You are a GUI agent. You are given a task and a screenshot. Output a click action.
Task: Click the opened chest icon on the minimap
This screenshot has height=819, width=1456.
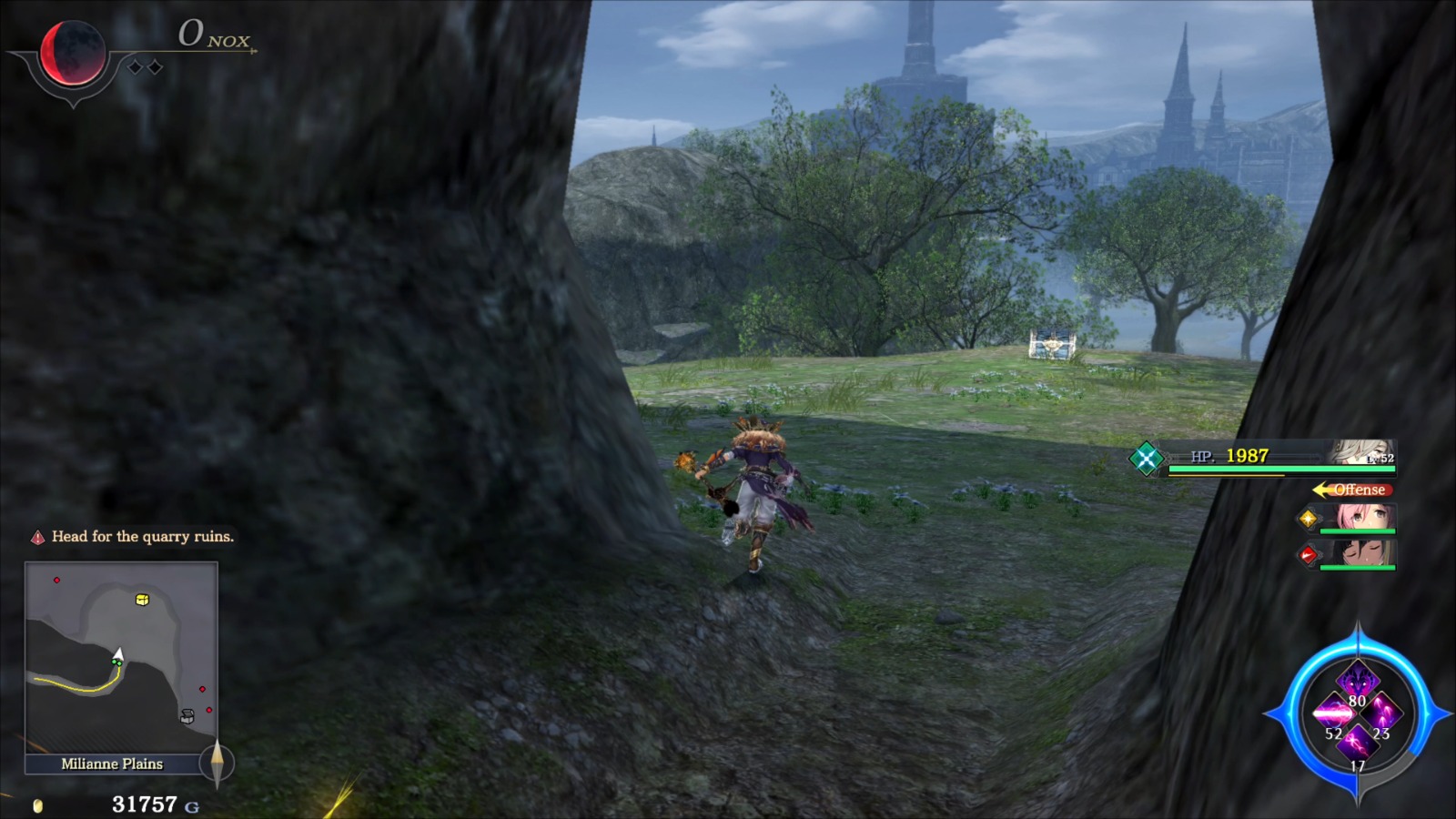[187, 715]
